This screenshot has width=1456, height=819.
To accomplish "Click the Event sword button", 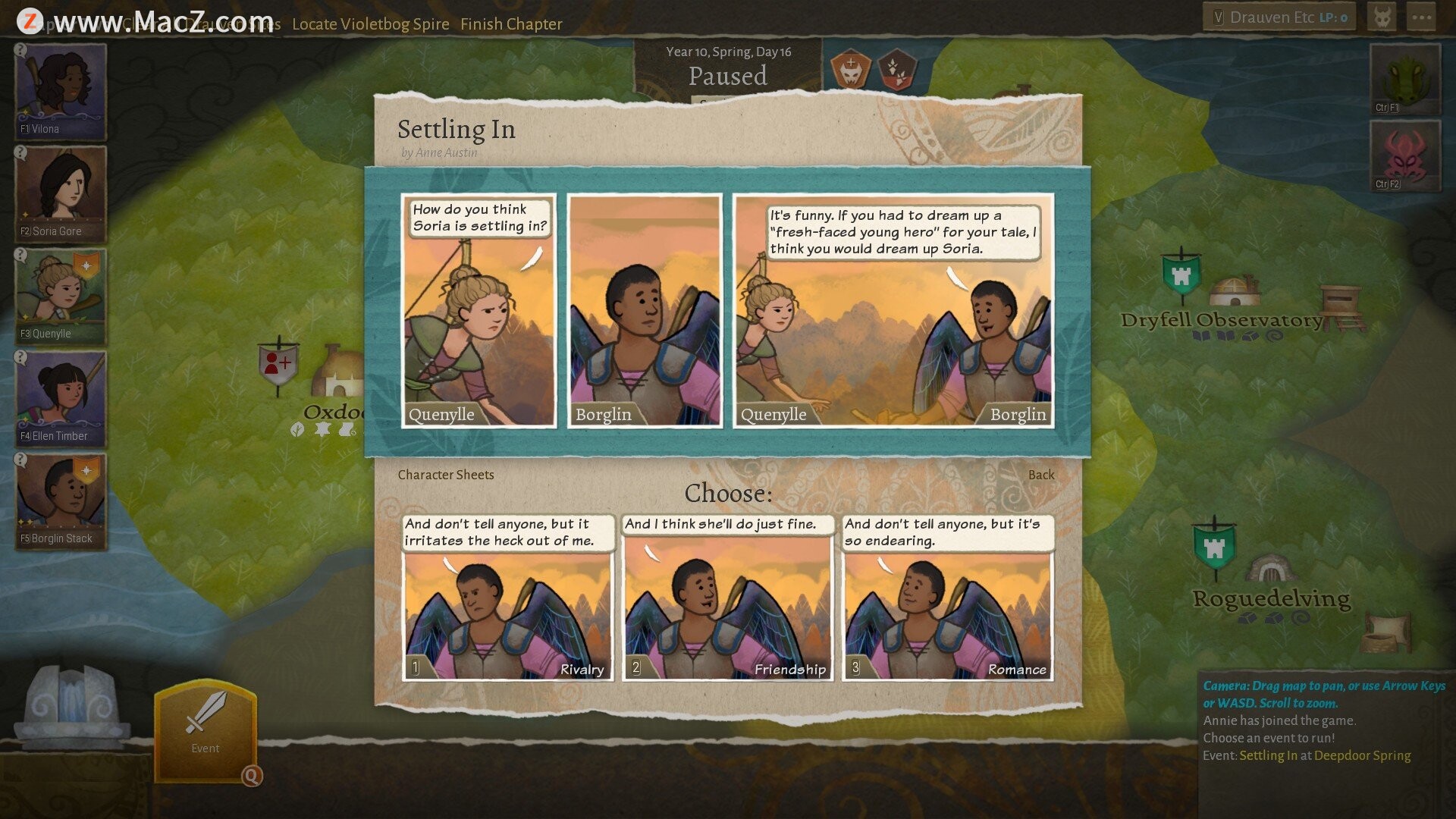I will pos(205,728).
